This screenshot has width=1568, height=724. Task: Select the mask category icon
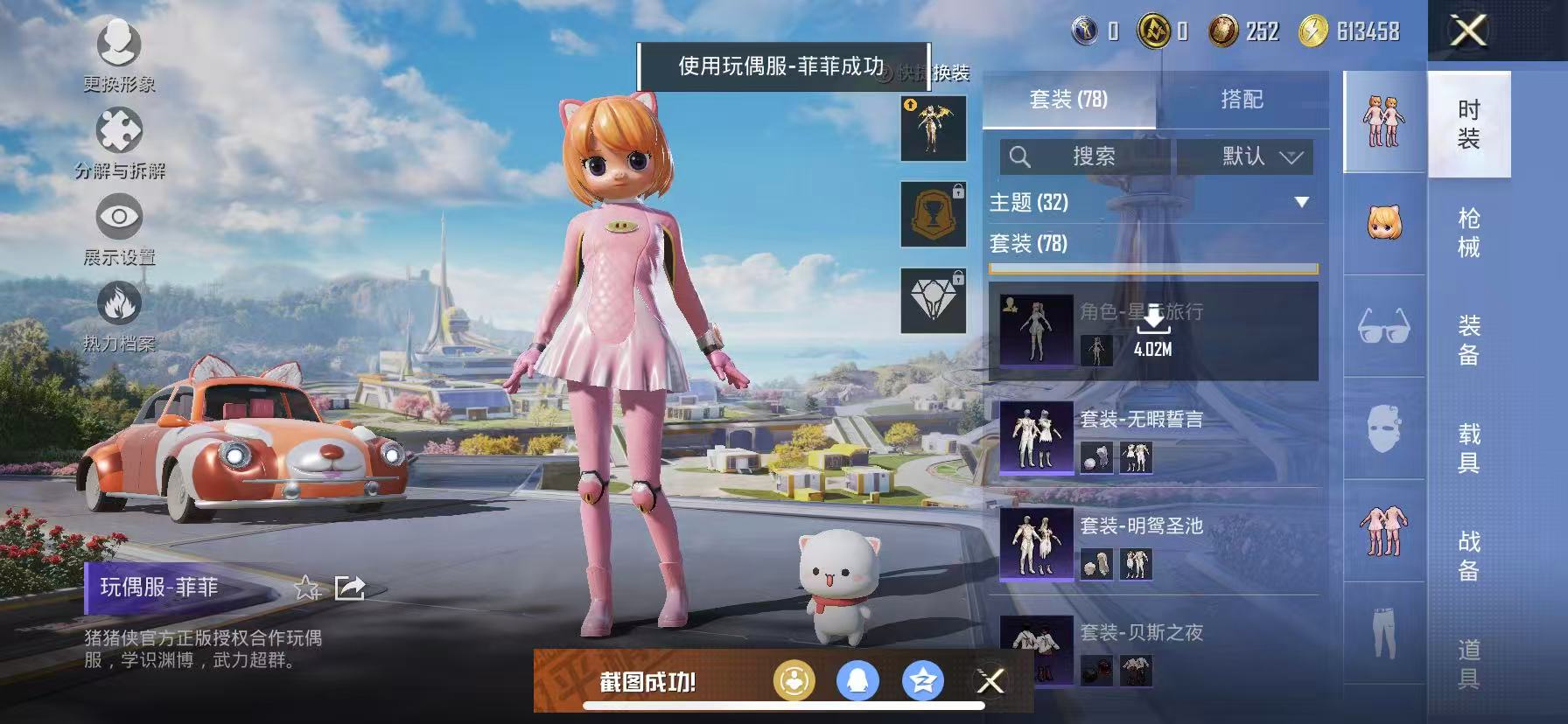(1382, 430)
